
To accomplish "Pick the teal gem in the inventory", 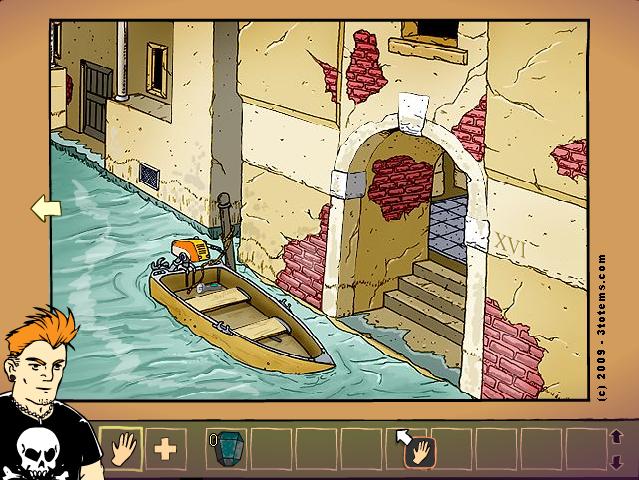I will 228,447.
